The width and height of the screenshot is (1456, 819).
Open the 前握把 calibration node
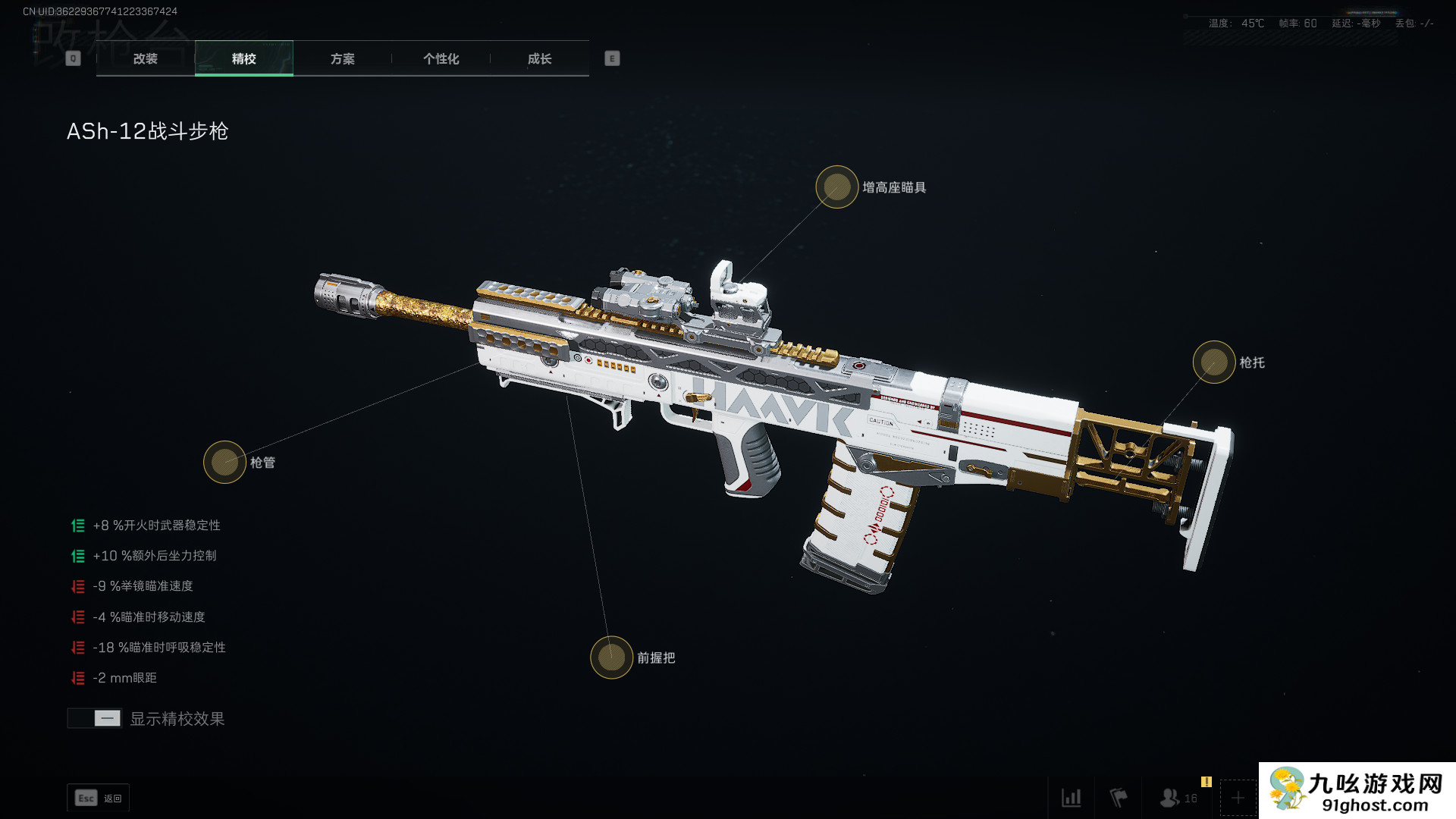click(612, 657)
